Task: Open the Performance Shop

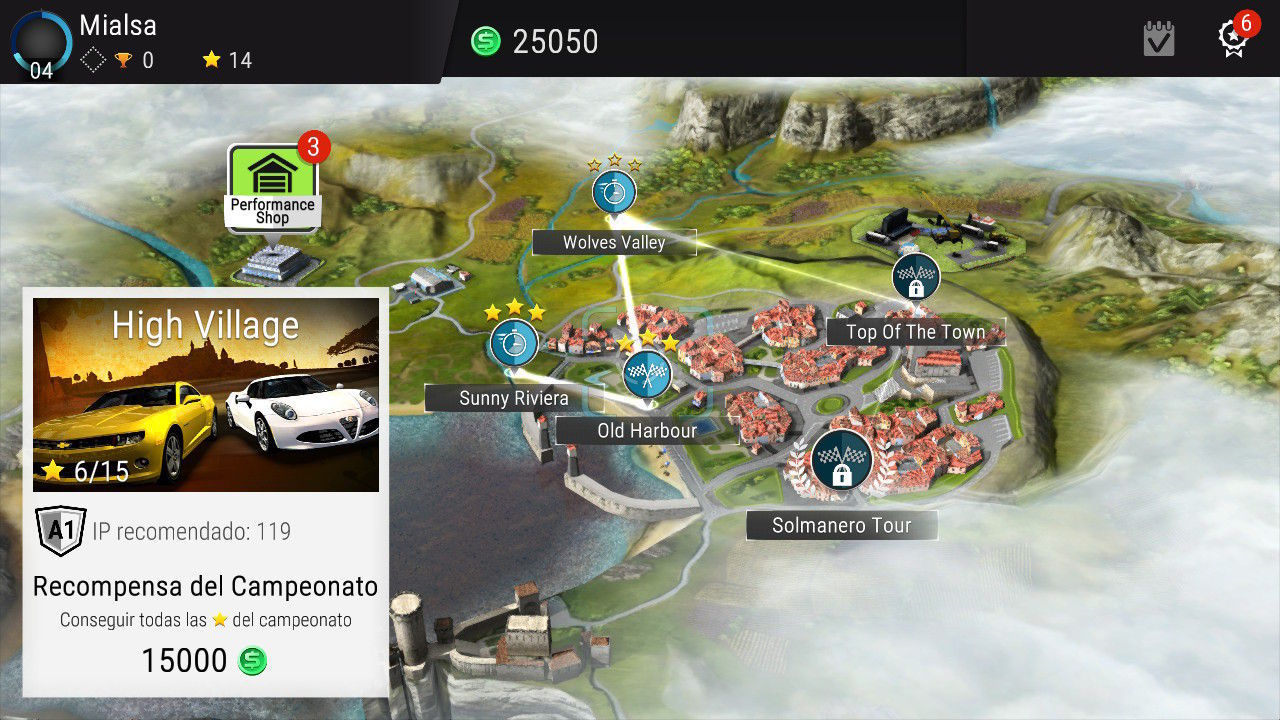Action: point(272,187)
